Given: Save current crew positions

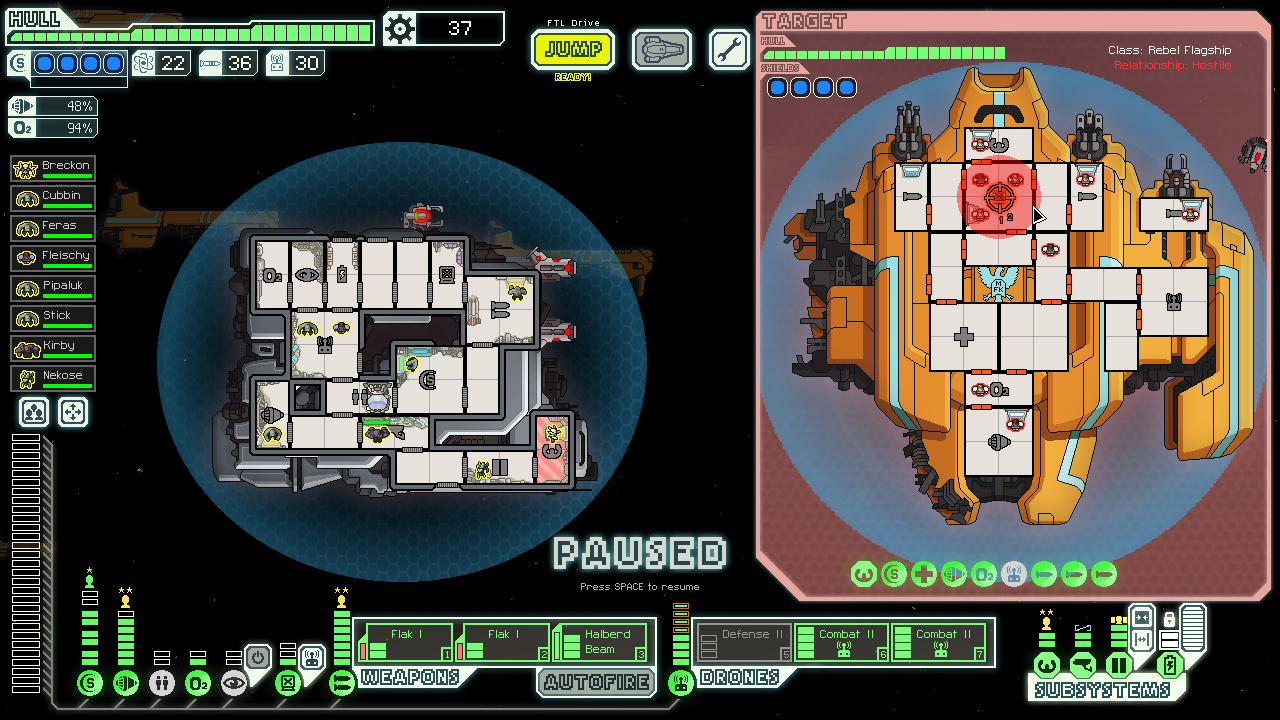Looking at the screenshot, I should tap(34, 412).
